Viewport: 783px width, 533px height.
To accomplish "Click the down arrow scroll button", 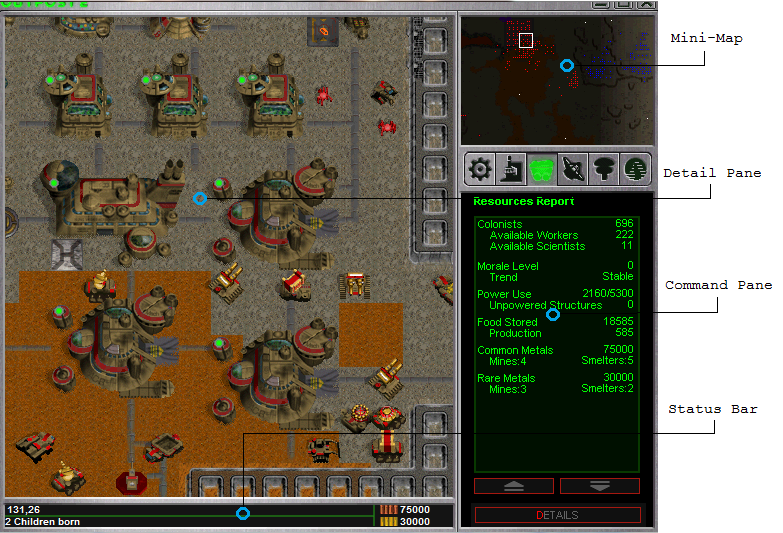I will pyautogui.click(x=600, y=486).
